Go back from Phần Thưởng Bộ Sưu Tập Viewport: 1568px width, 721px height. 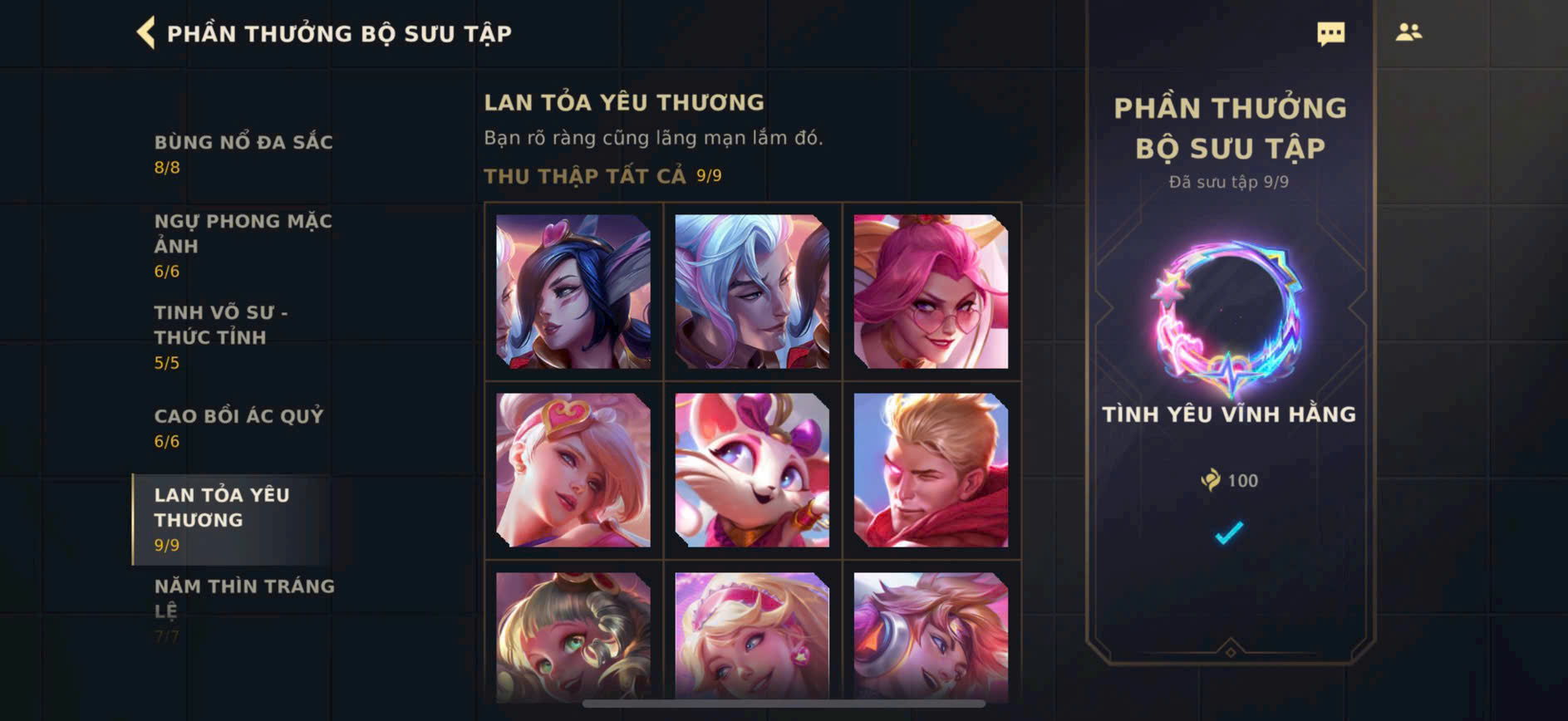click(146, 33)
